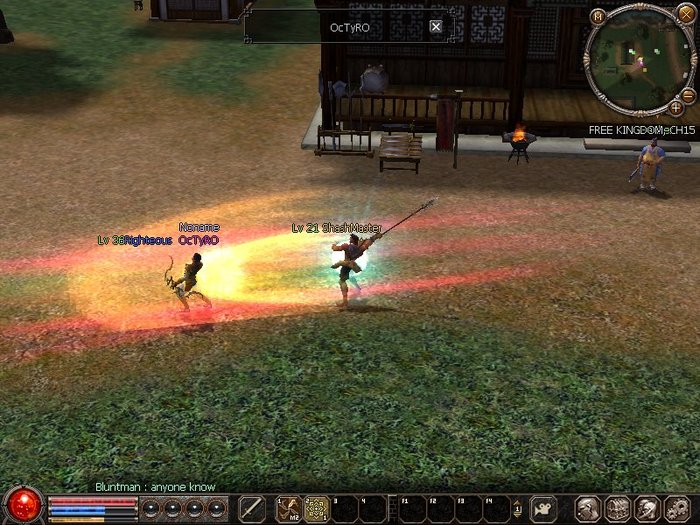Open the map with the minimap M button
Image resolution: width=700 pixels, height=525 pixels.
(x=598, y=16)
